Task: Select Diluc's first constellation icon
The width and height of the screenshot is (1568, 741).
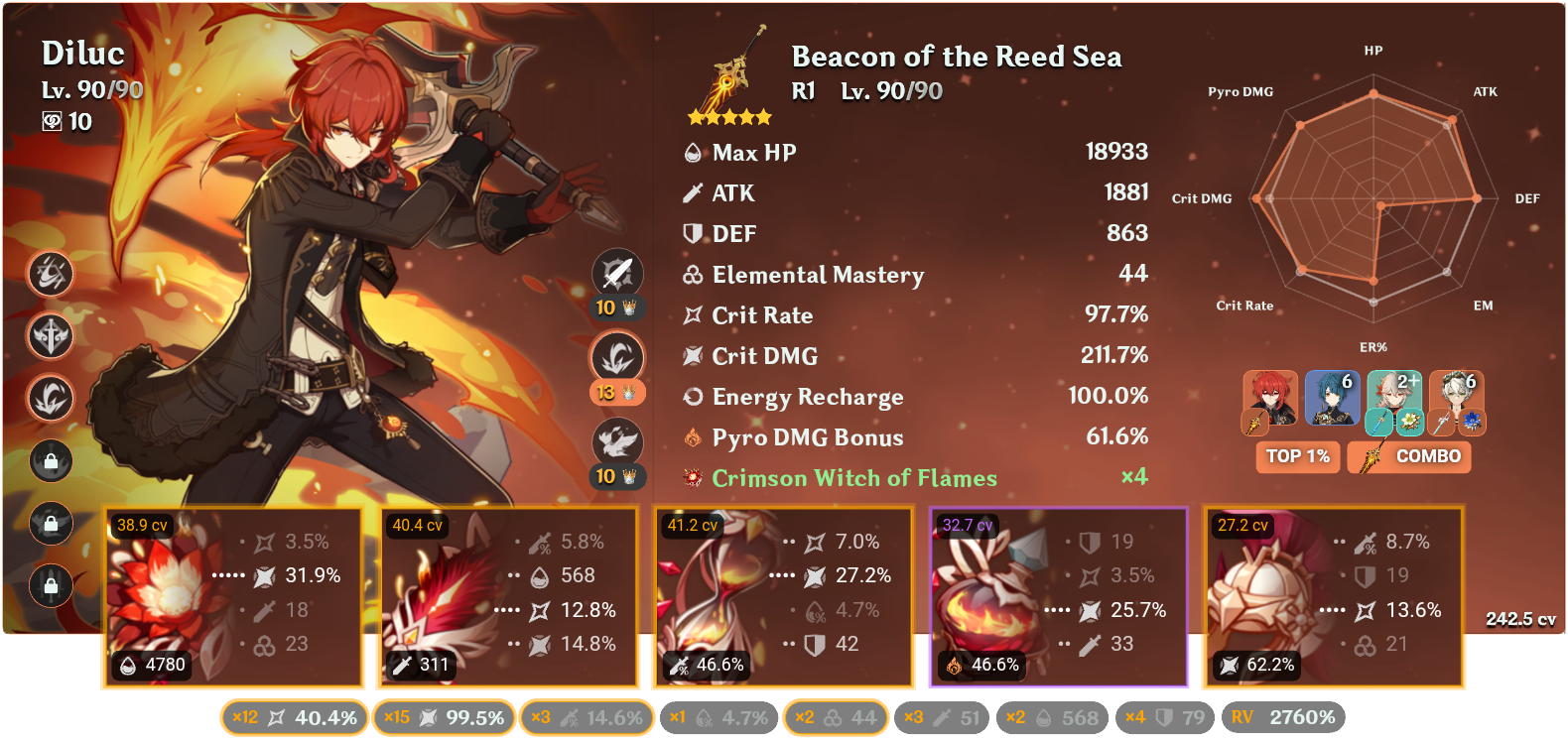Action: click(51, 275)
